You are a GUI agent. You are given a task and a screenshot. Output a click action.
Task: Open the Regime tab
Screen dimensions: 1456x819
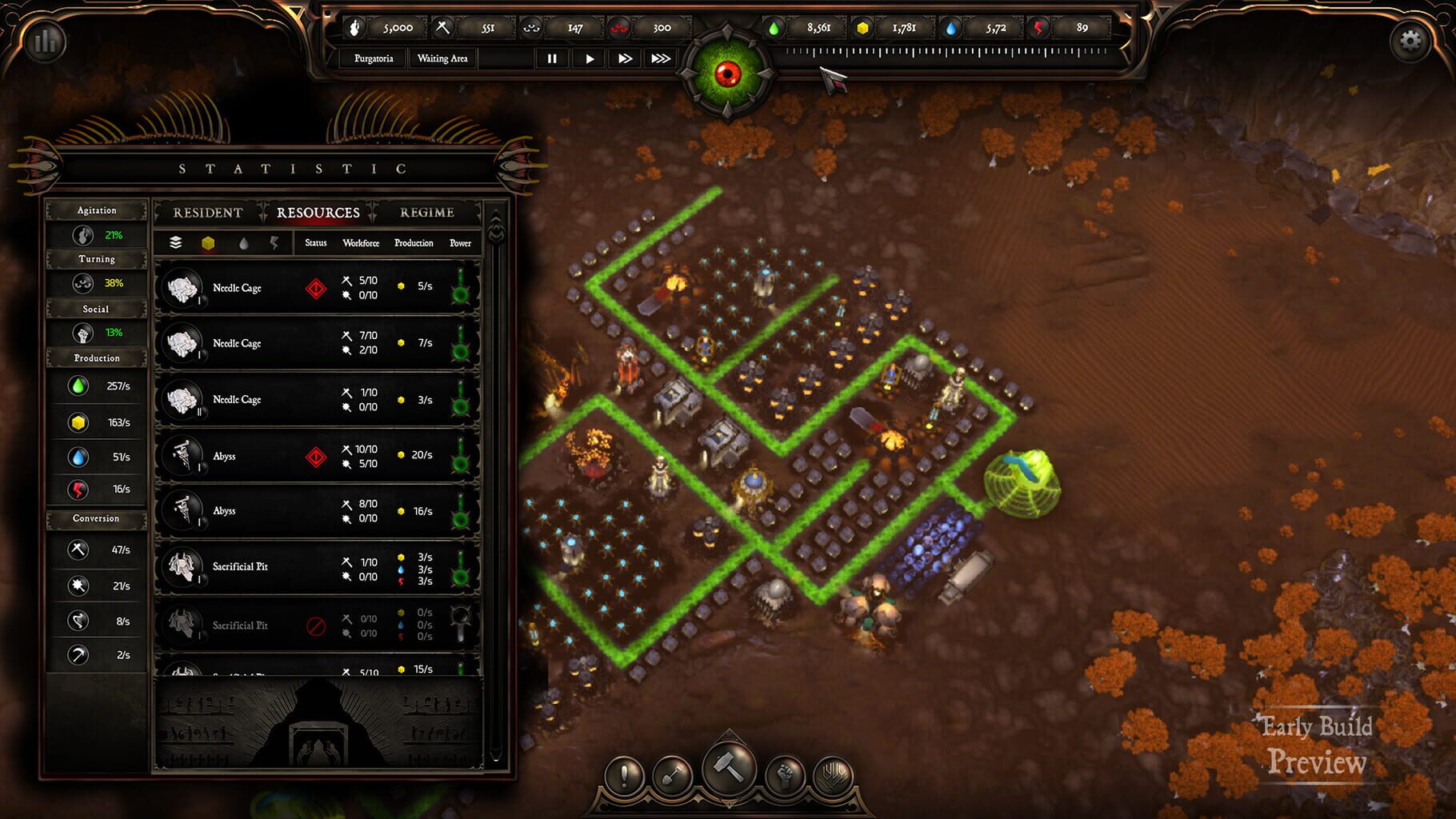[426, 213]
